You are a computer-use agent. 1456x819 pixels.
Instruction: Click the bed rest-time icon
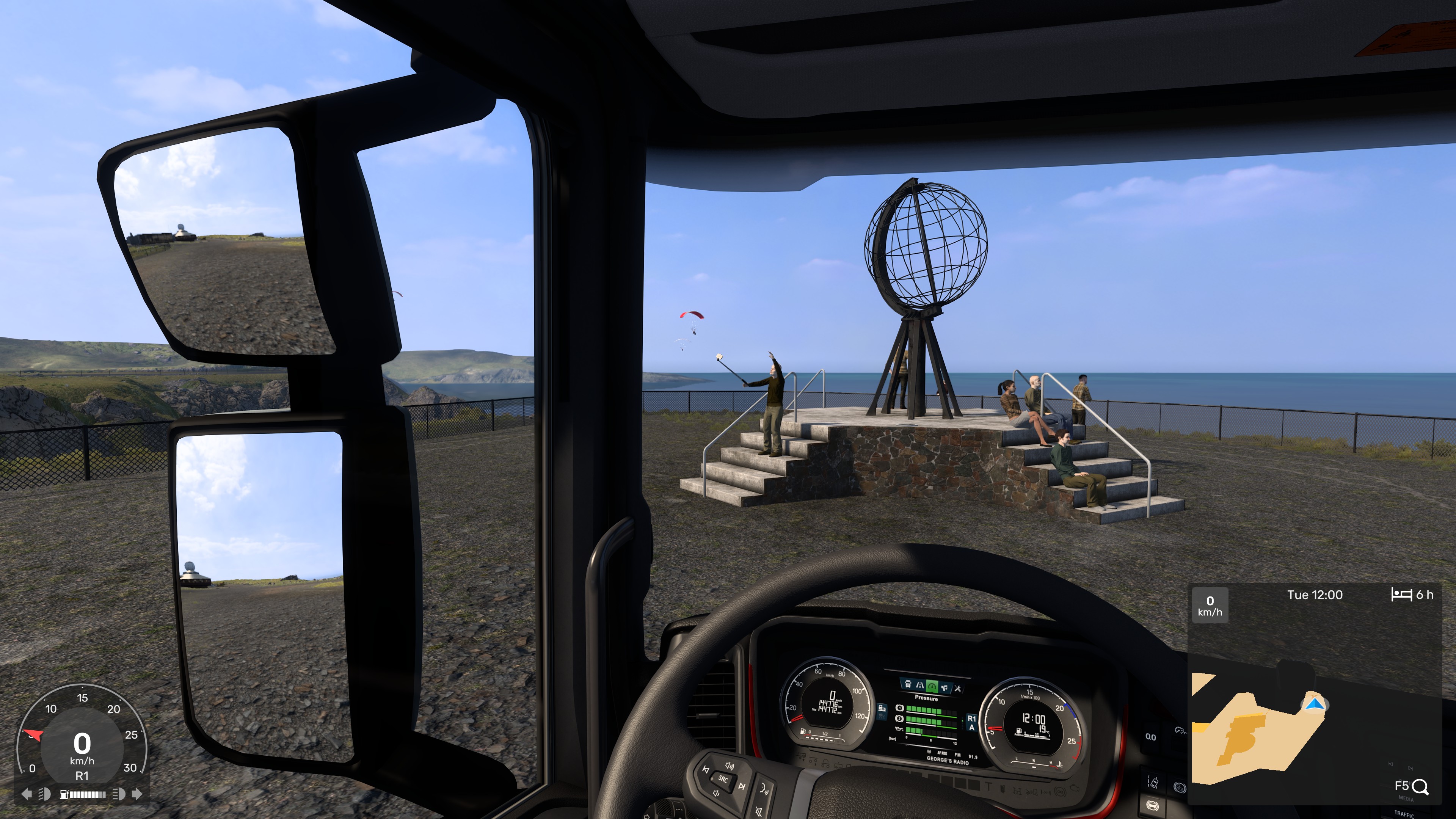pyautogui.click(x=1401, y=595)
